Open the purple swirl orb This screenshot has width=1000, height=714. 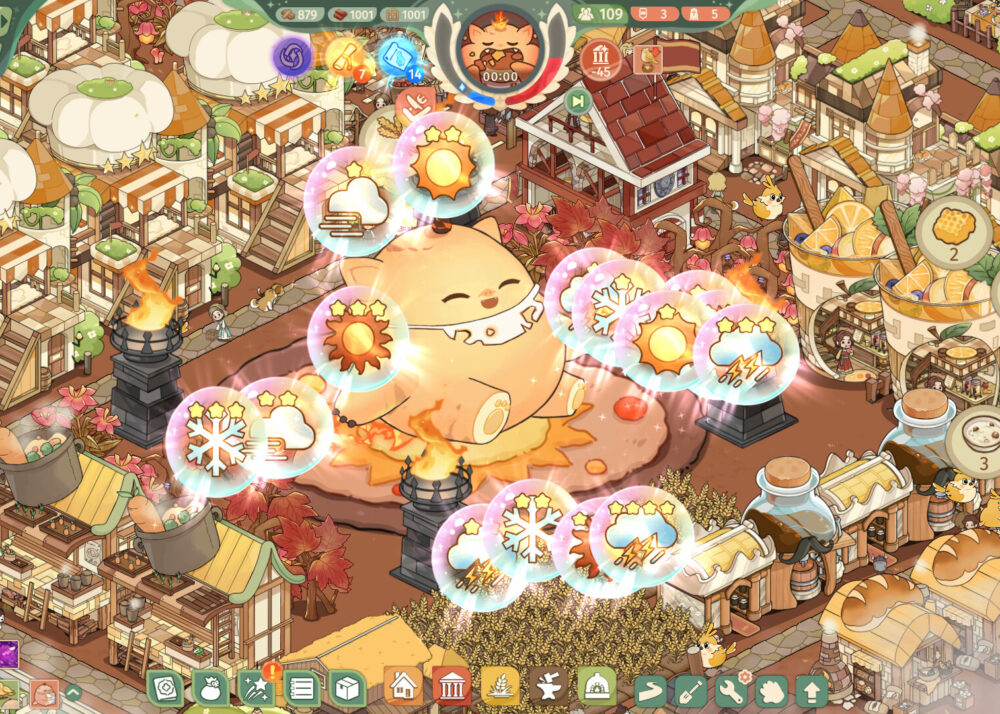(x=293, y=56)
